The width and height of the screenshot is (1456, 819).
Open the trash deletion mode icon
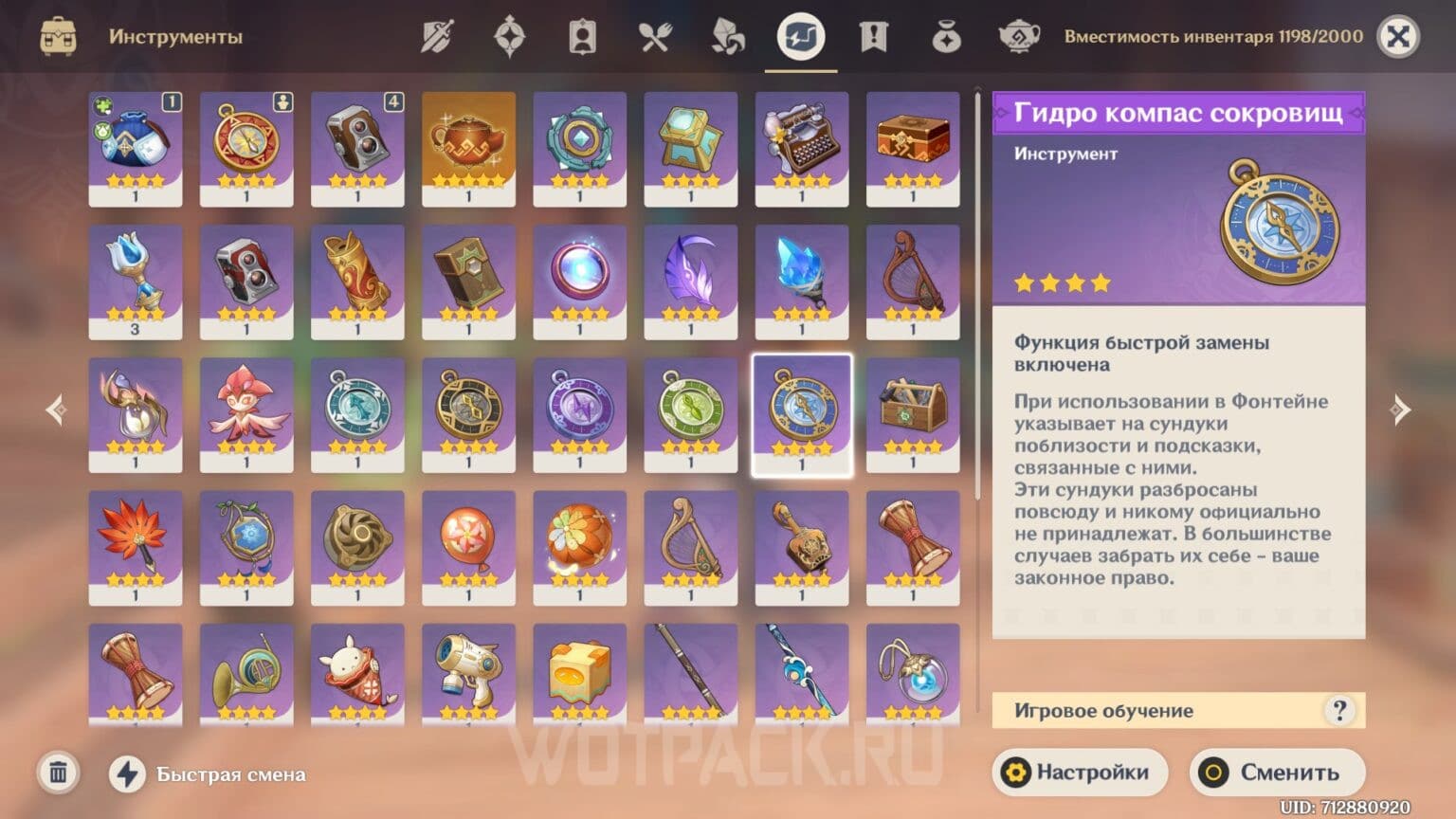pyautogui.click(x=59, y=773)
